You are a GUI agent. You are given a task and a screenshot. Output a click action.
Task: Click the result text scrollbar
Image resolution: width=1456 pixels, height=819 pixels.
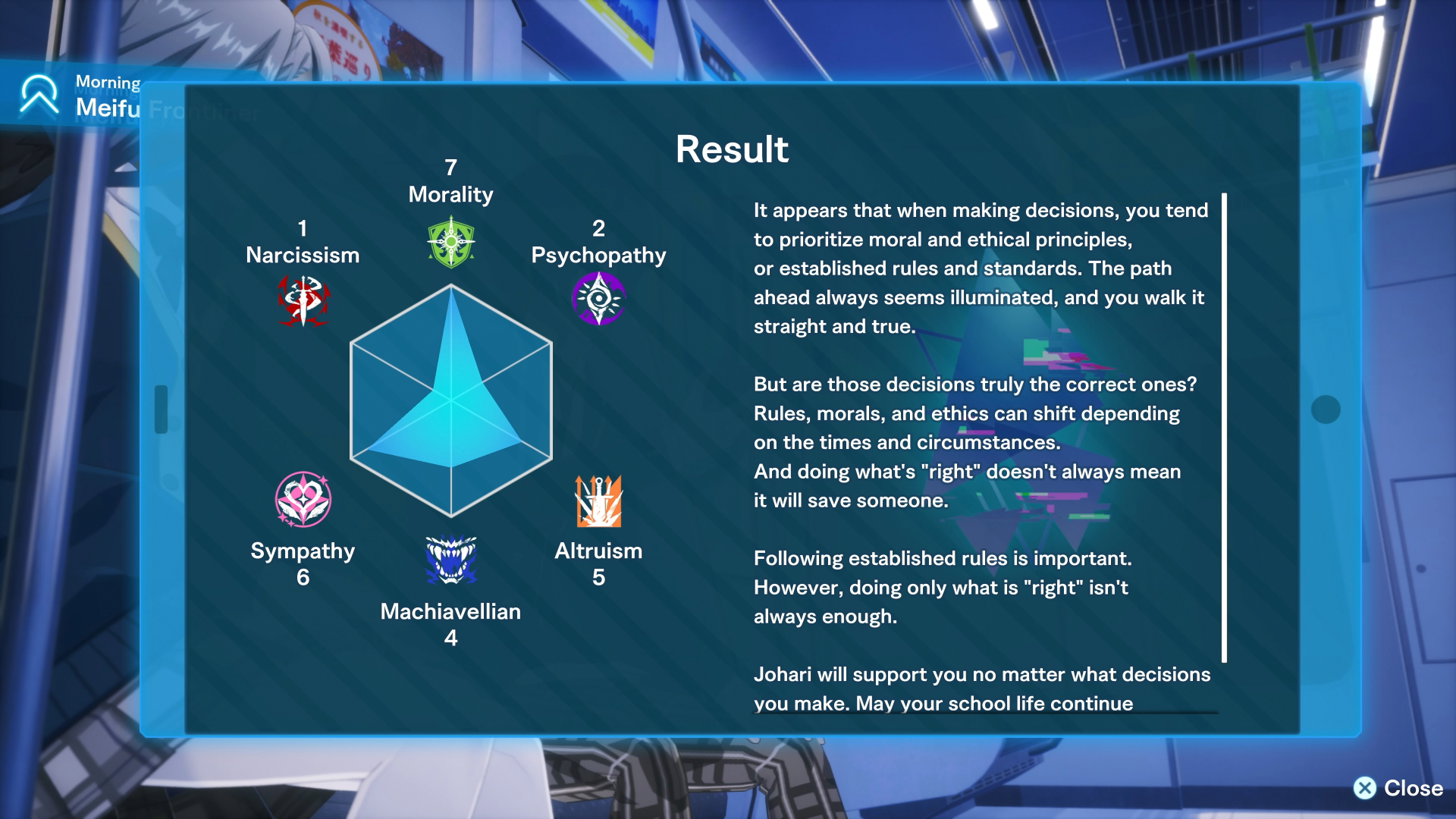(1224, 428)
